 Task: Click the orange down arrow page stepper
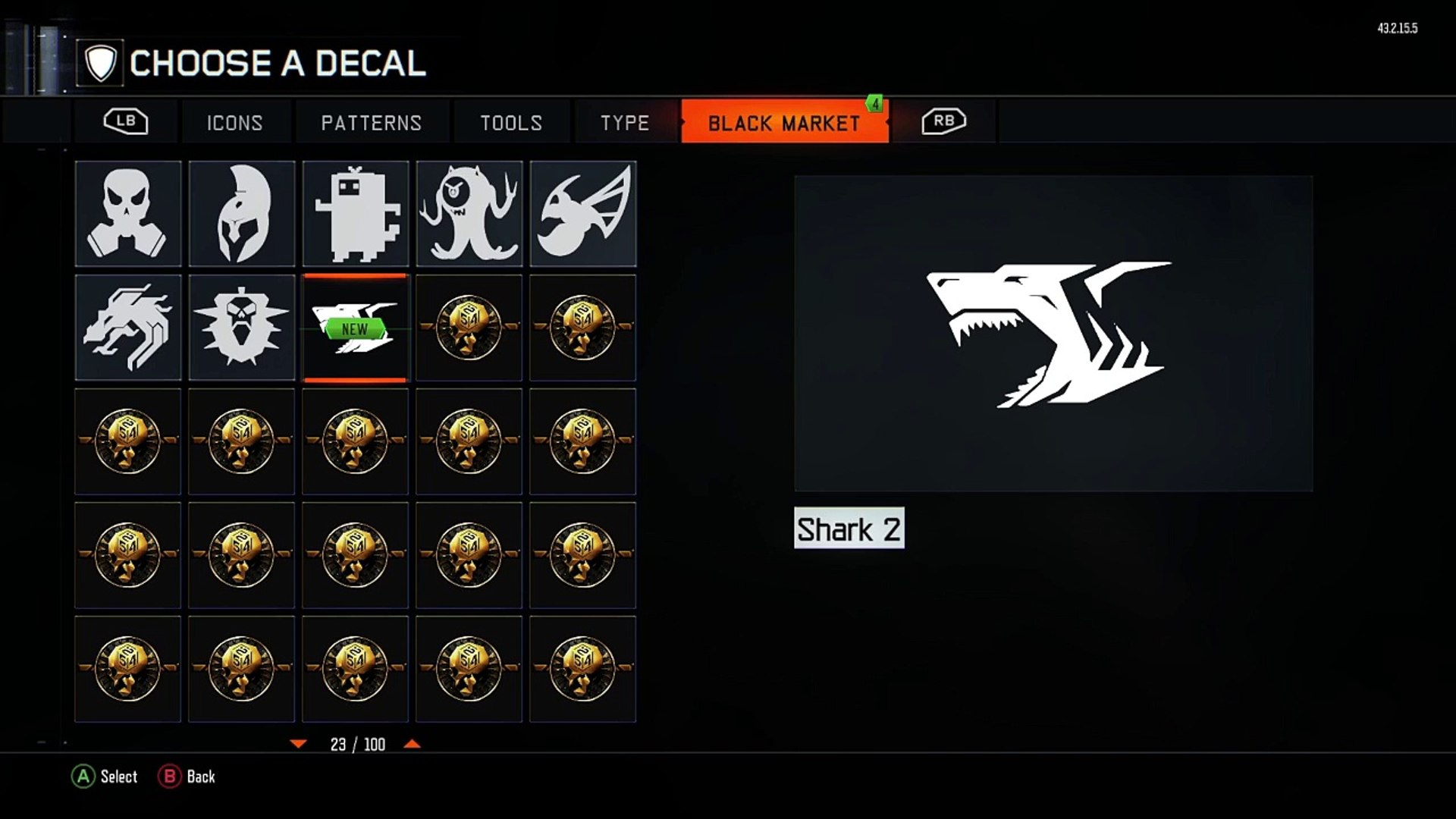tap(298, 744)
